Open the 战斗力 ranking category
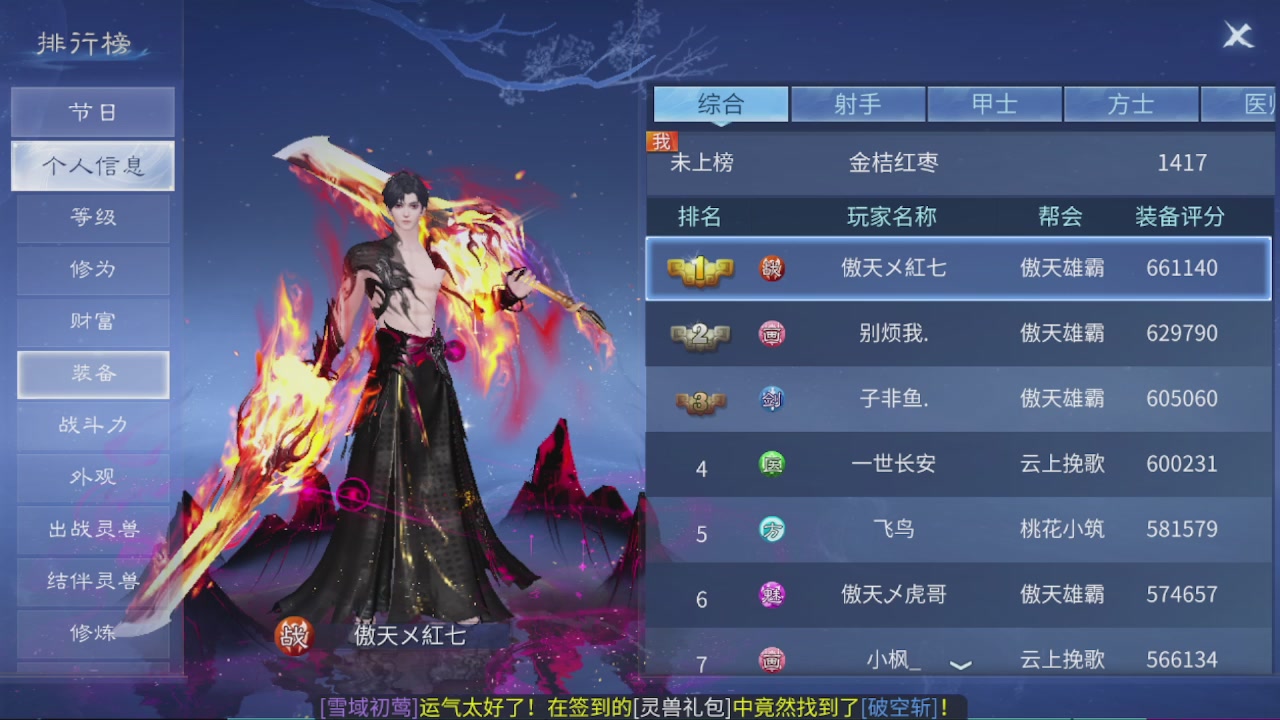1280x720 pixels. 92,426
